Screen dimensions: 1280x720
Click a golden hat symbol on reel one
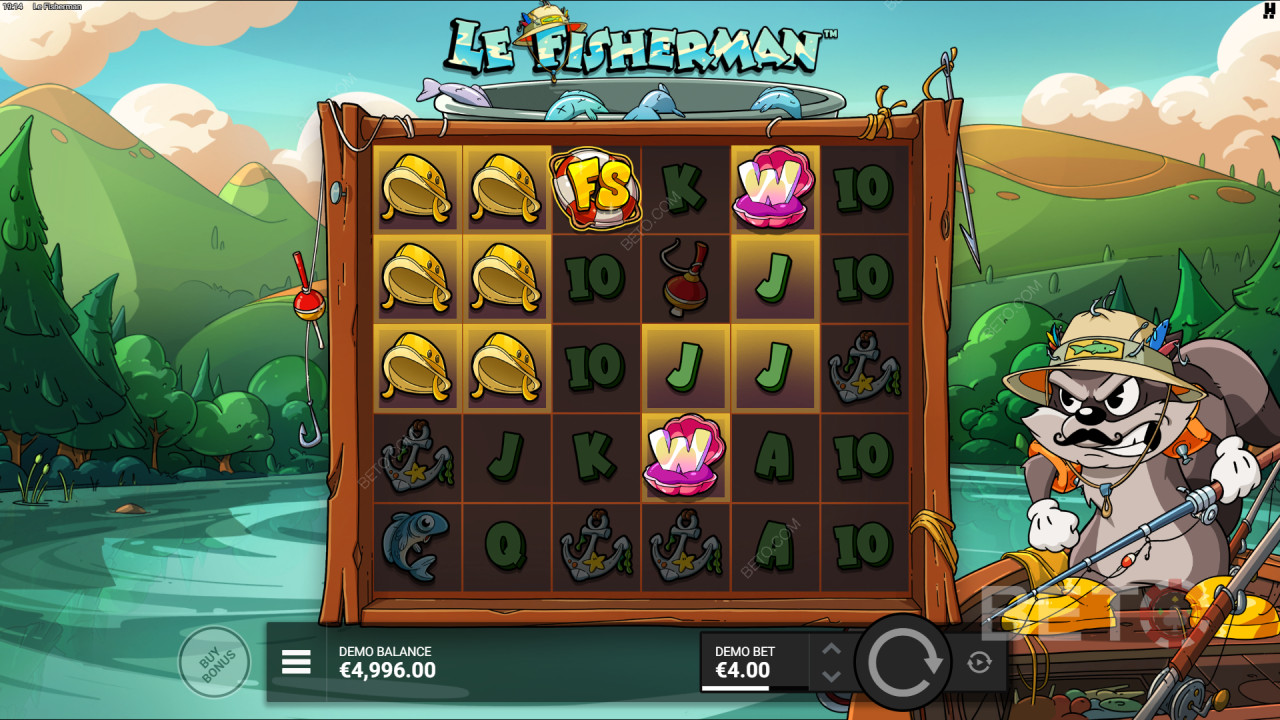coord(415,189)
